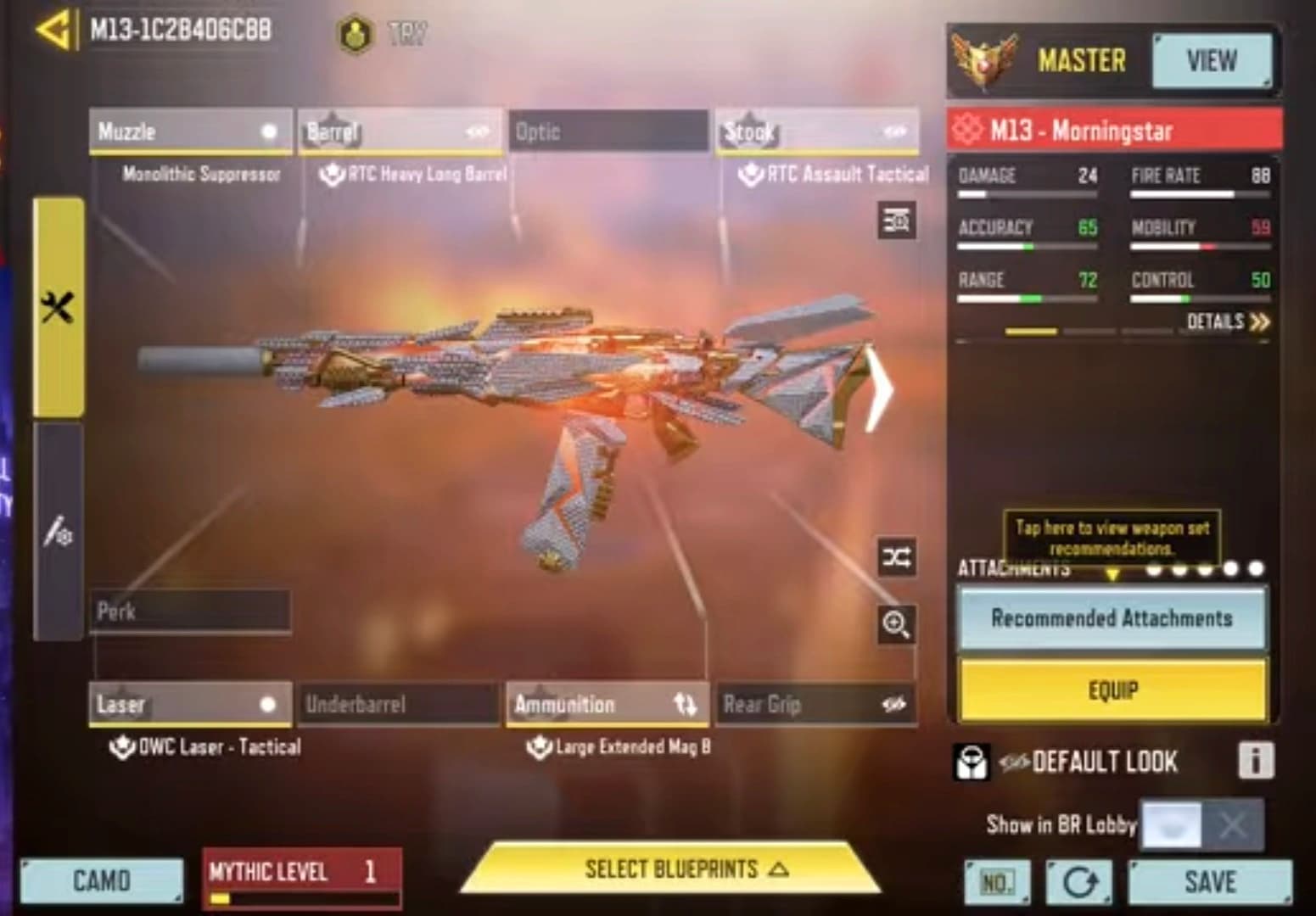The image size is (1316, 916).
Task: Toggle Show in BR Lobby switch
Action: click(1201, 824)
